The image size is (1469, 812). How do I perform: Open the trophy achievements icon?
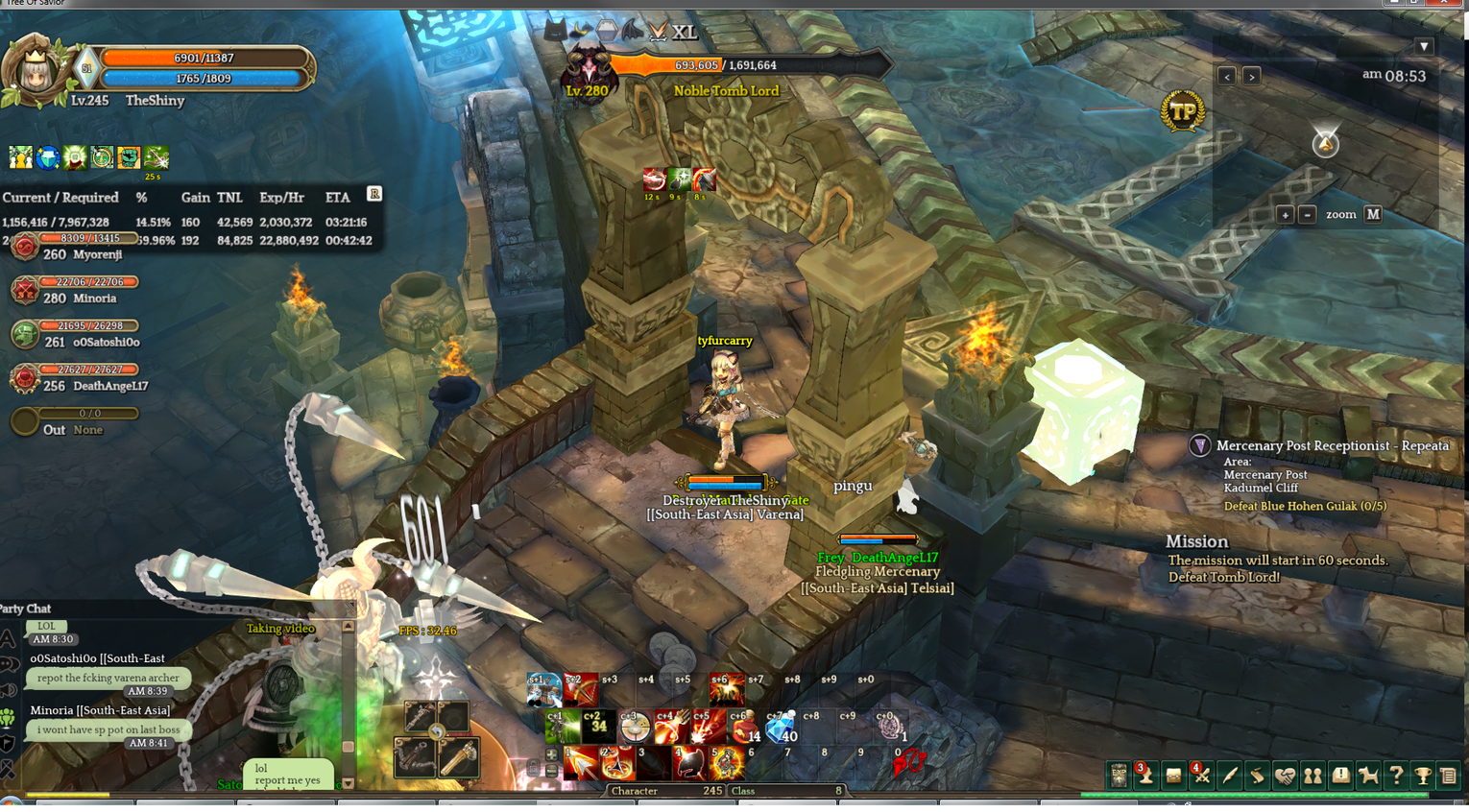(1423, 776)
